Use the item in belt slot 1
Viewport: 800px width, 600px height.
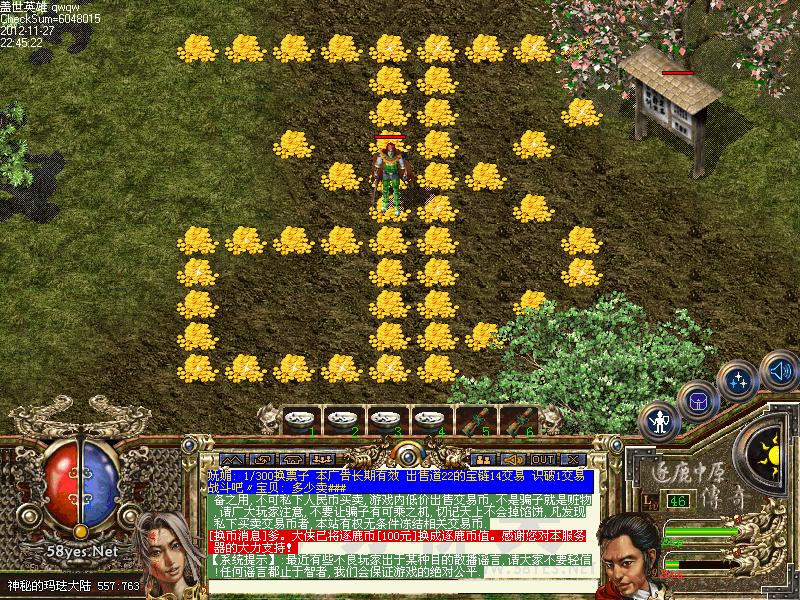click(x=299, y=420)
